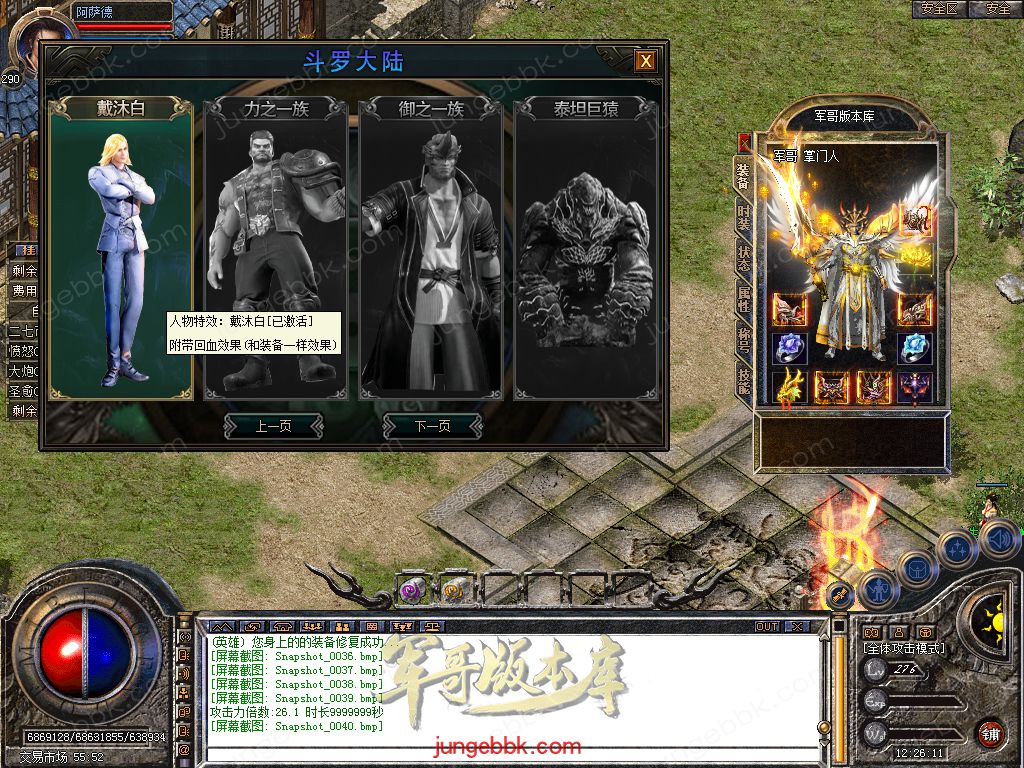Switch to the 属性 attributes tab
Screen dimensions: 1024x768
743,298
